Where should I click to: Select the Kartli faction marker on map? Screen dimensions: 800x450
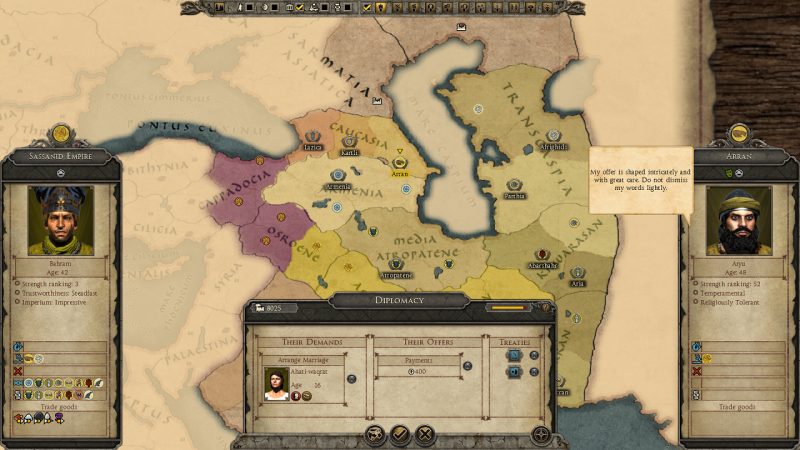click(350, 141)
